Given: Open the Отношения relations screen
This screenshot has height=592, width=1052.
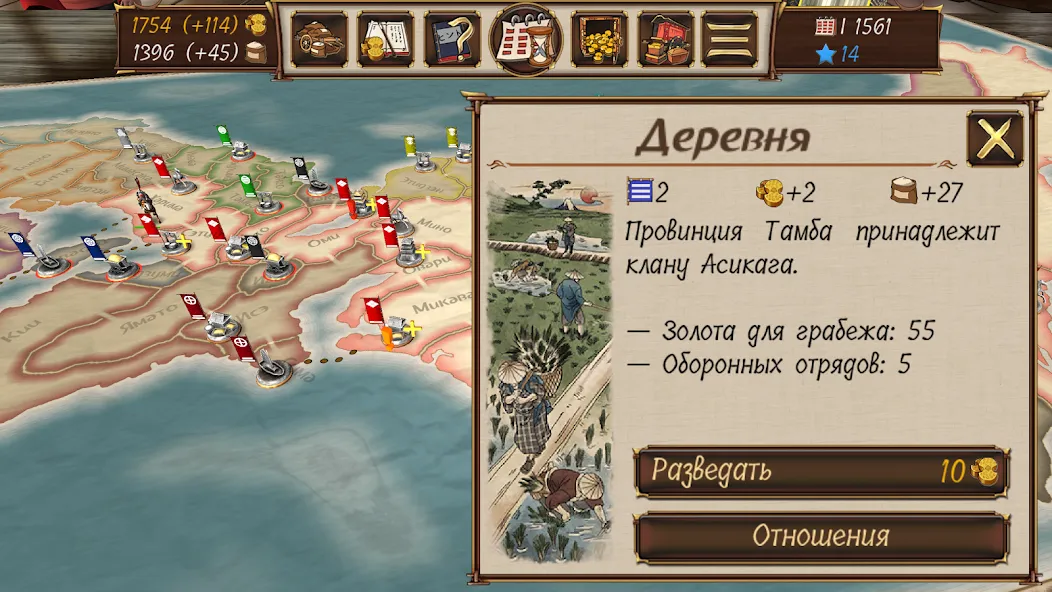Looking at the screenshot, I should [x=821, y=536].
